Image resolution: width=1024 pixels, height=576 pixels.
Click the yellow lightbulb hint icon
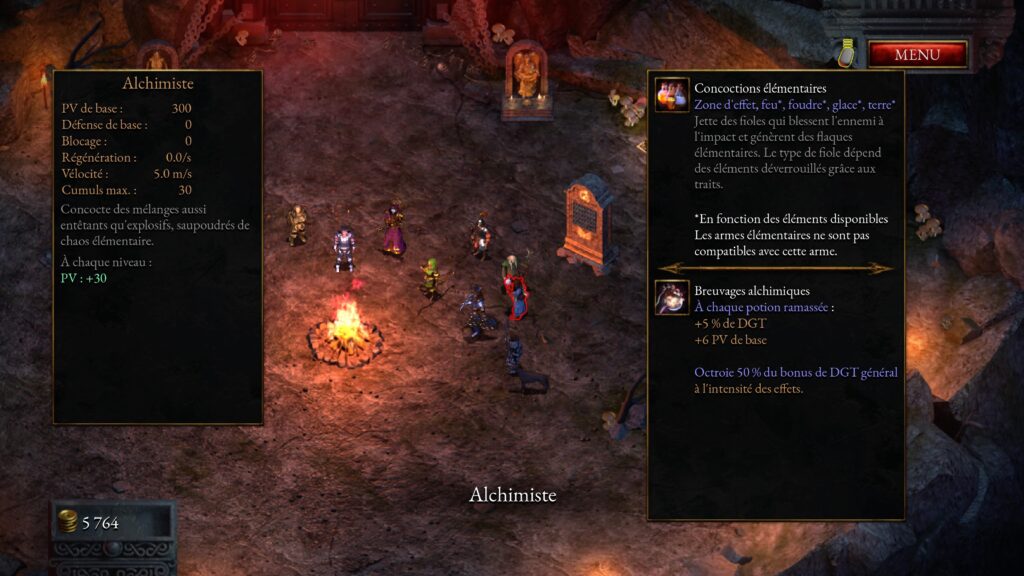click(847, 53)
